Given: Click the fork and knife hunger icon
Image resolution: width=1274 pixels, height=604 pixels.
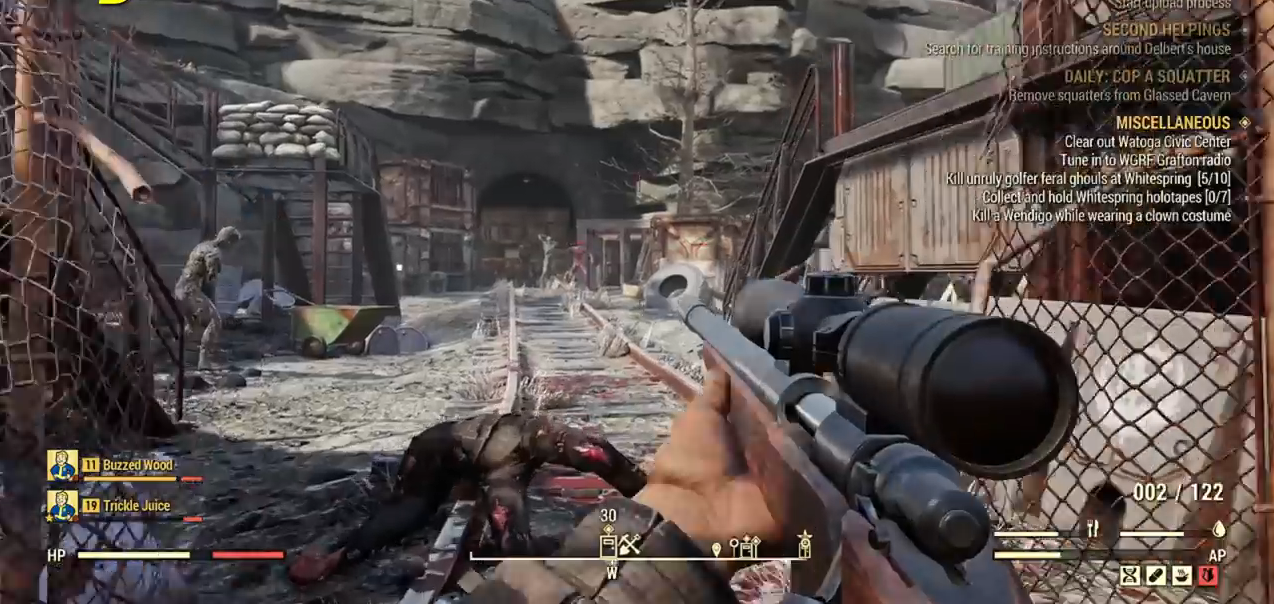Looking at the screenshot, I should click(x=1093, y=528).
